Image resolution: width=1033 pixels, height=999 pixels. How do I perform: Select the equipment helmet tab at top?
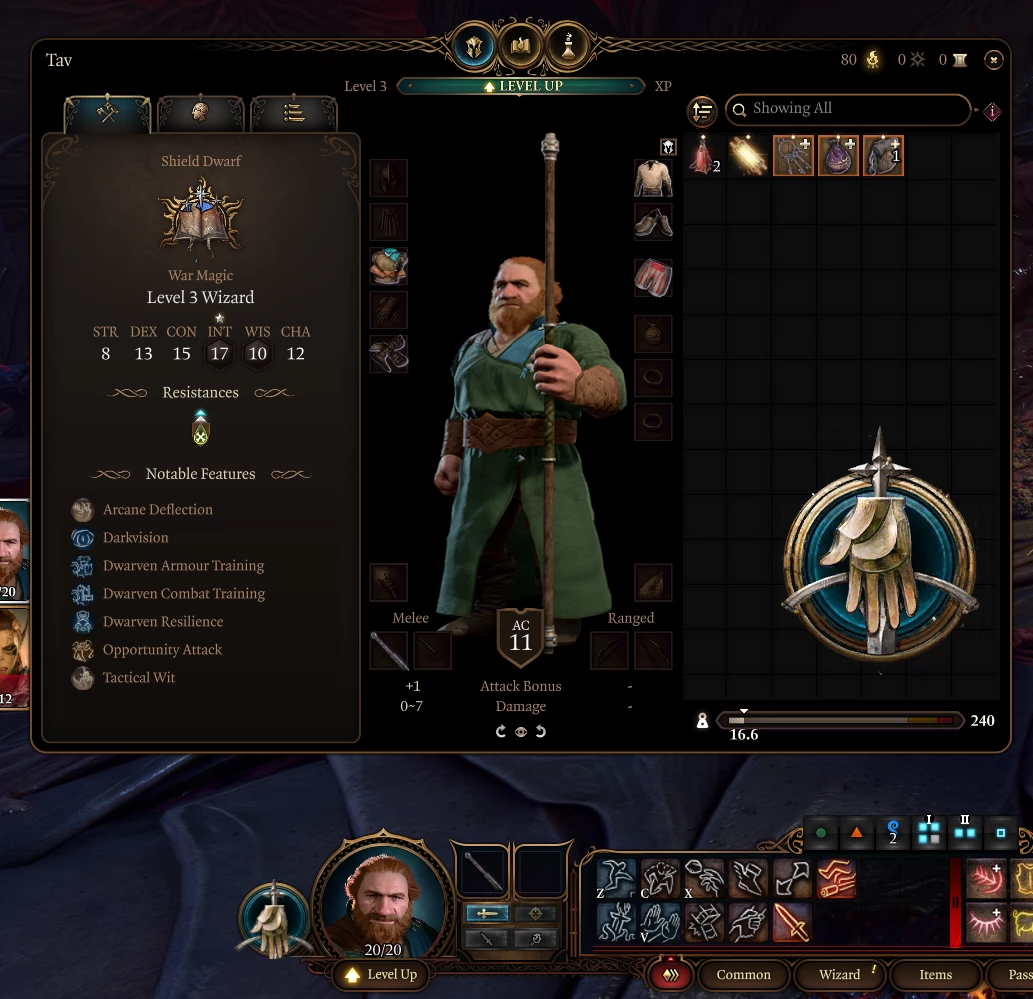click(473, 47)
